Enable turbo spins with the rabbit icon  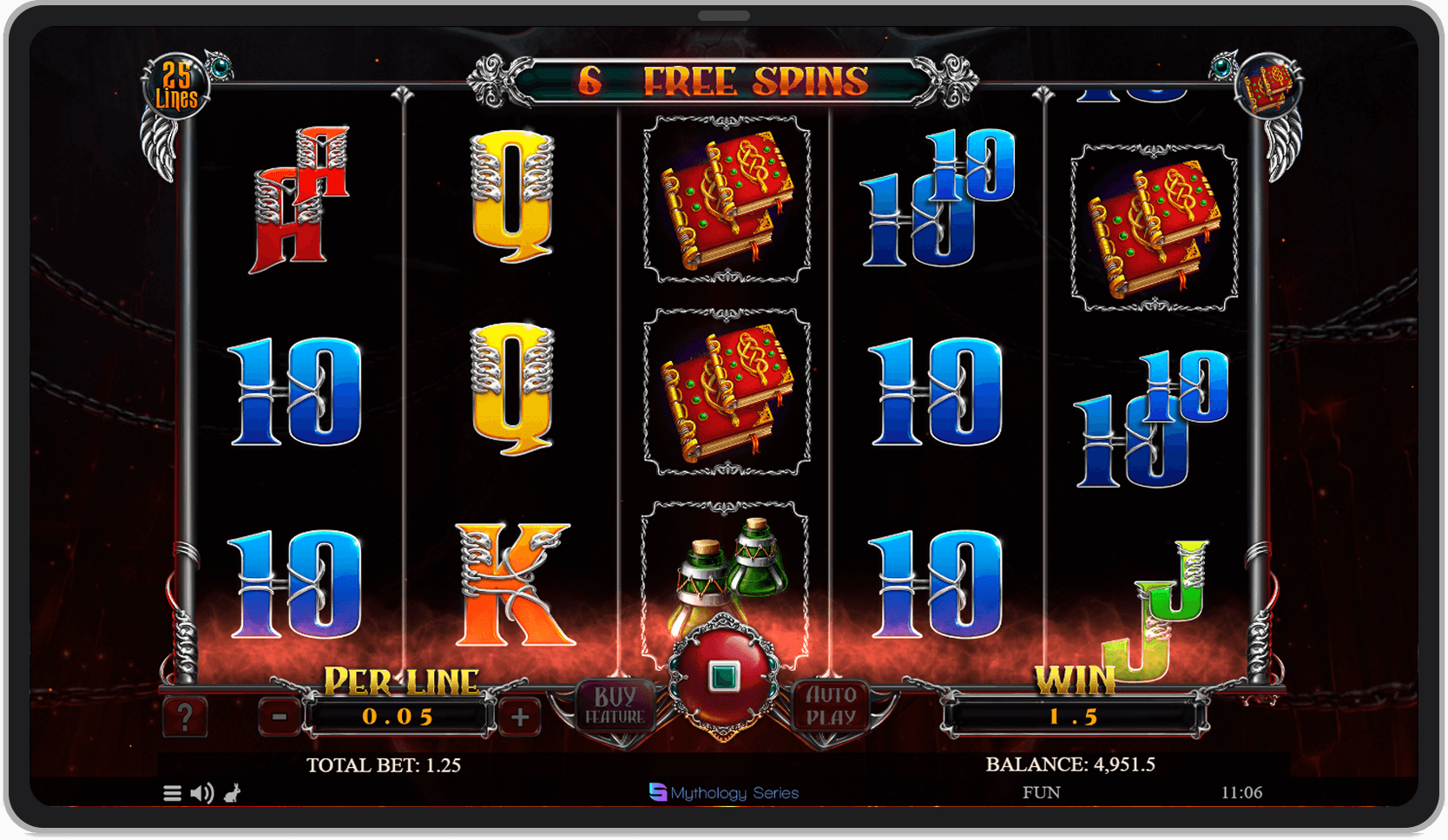(x=233, y=792)
